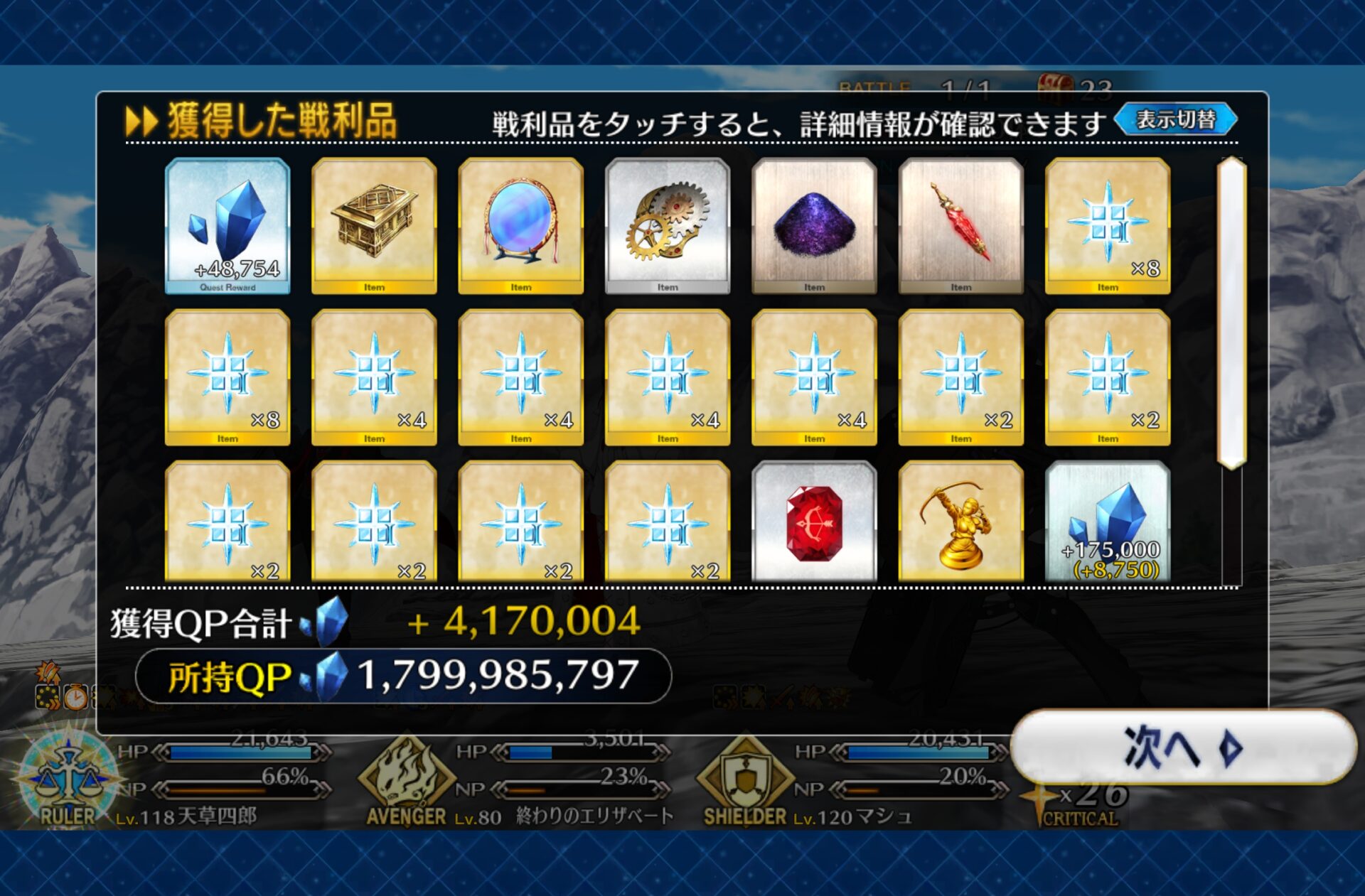Select the +48,754 QP Quest Reward tile
The width and height of the screenshot is (1365, 896).
227,225
